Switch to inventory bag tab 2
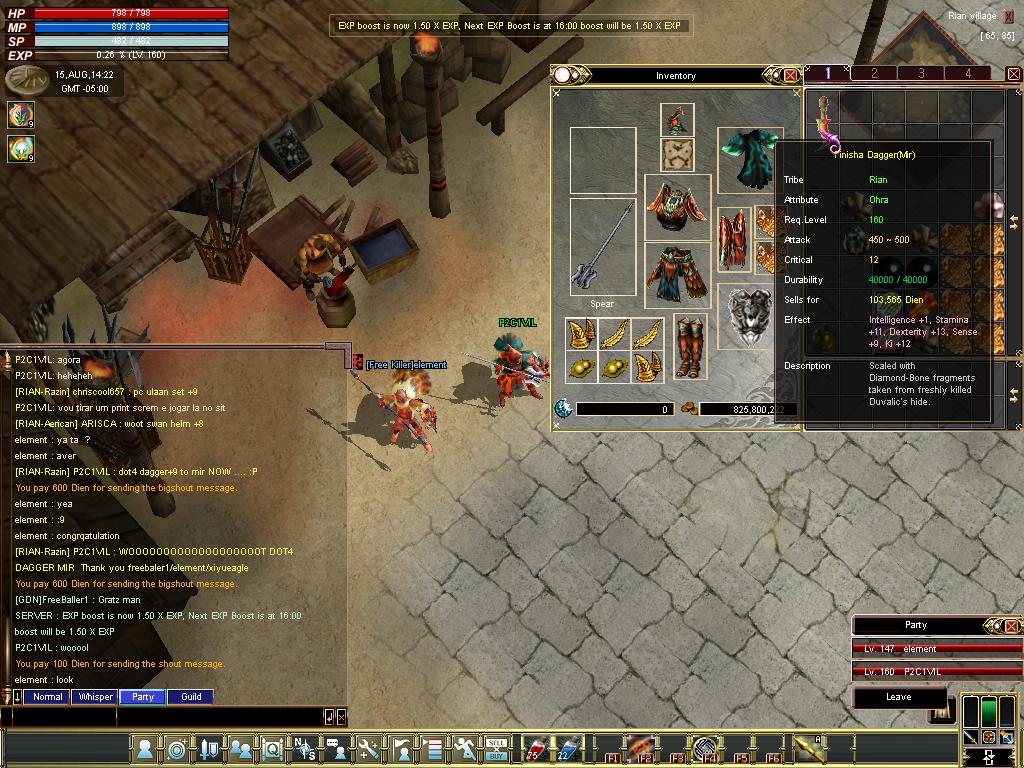 [874, 73]
